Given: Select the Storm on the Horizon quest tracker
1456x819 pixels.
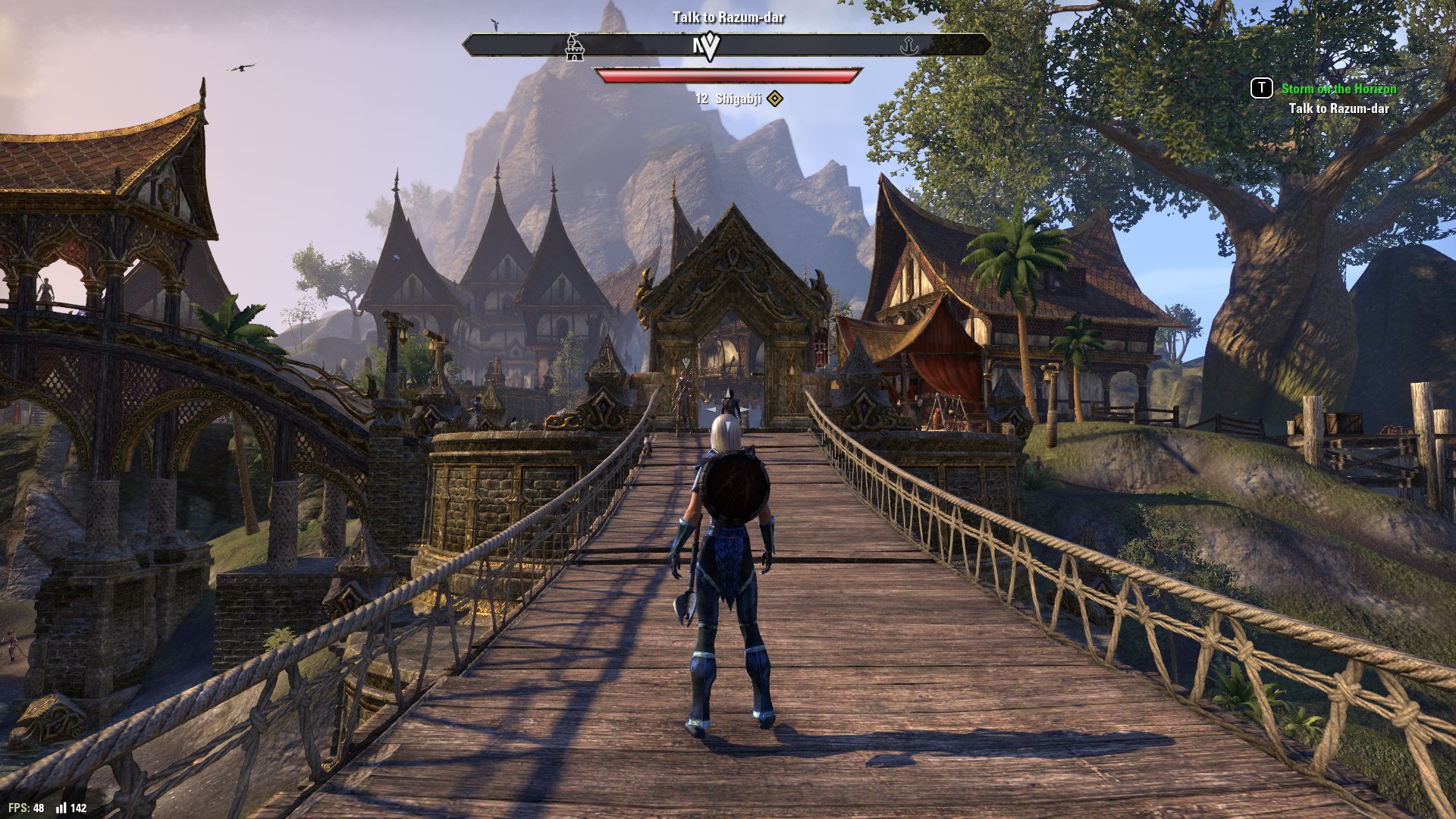Looking at the screenshot, I should 1338,89.
